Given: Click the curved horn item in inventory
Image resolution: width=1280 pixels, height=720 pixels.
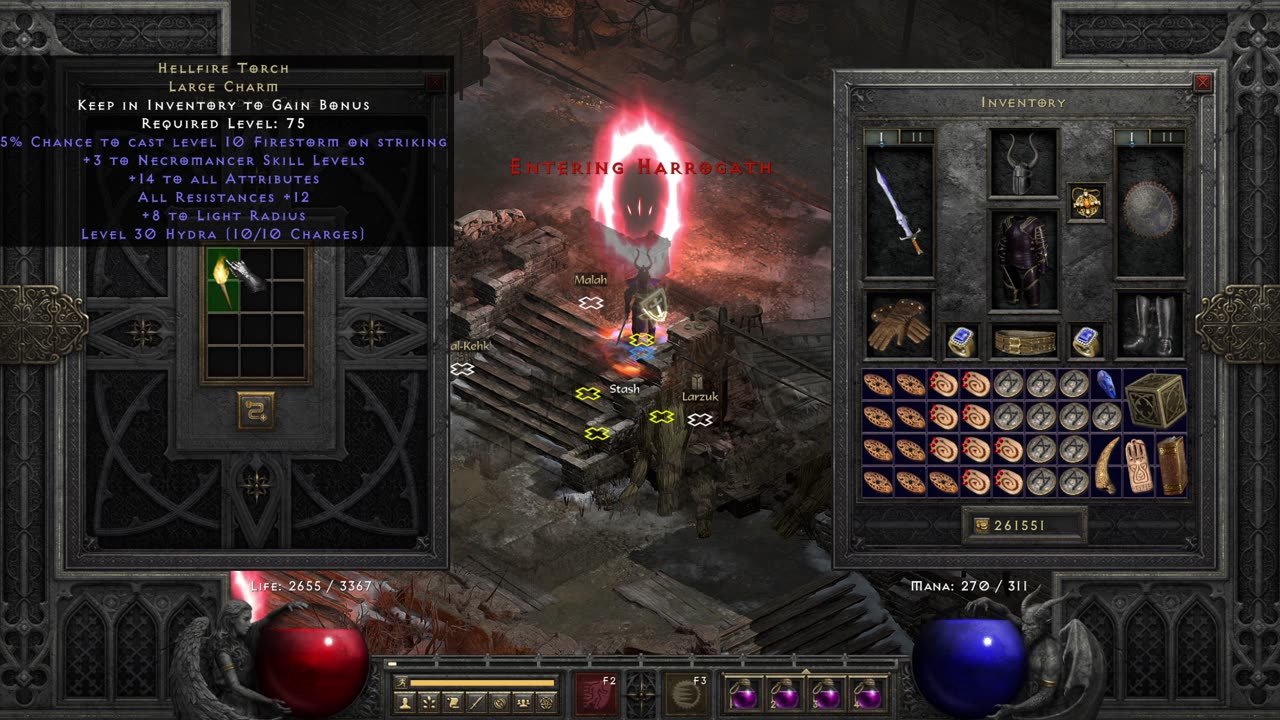Looking at the screenshot, I should coord(1106,465).
